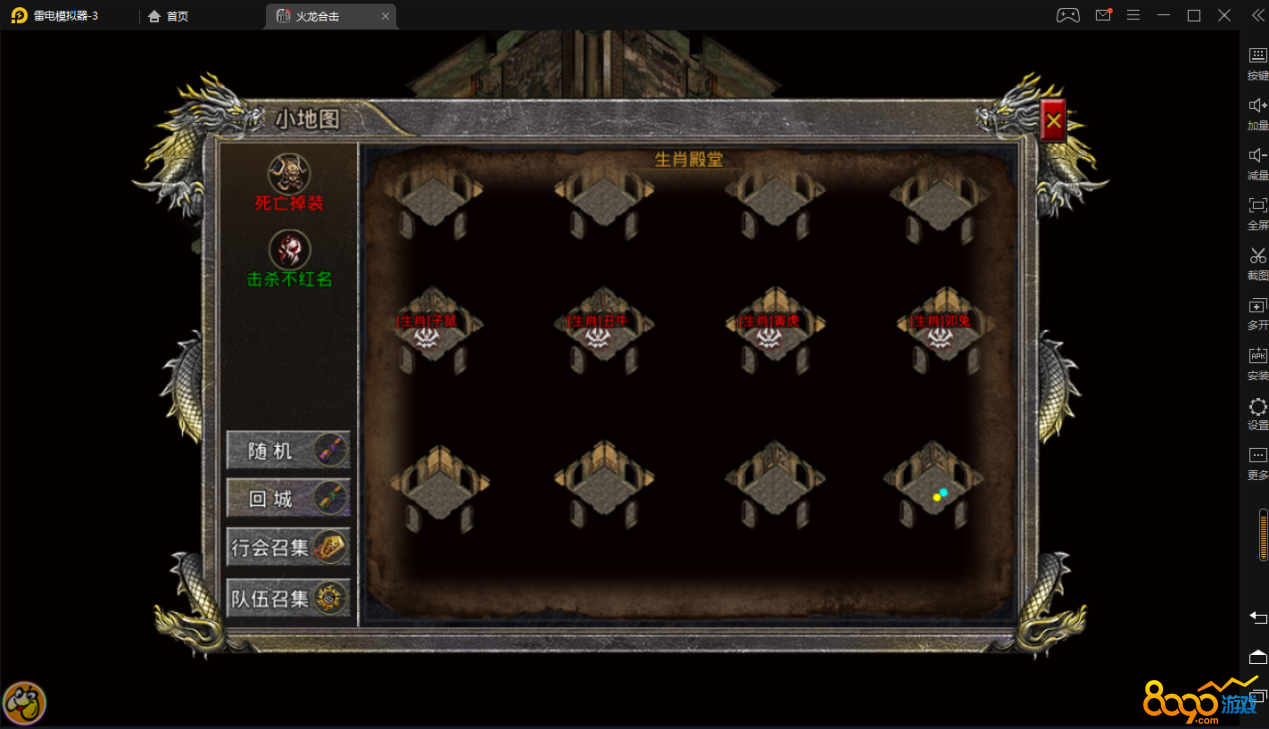Activate the 队伍召集 team summon button
Viewport: 1269px width, 729px height.
[x=288, y=598]
